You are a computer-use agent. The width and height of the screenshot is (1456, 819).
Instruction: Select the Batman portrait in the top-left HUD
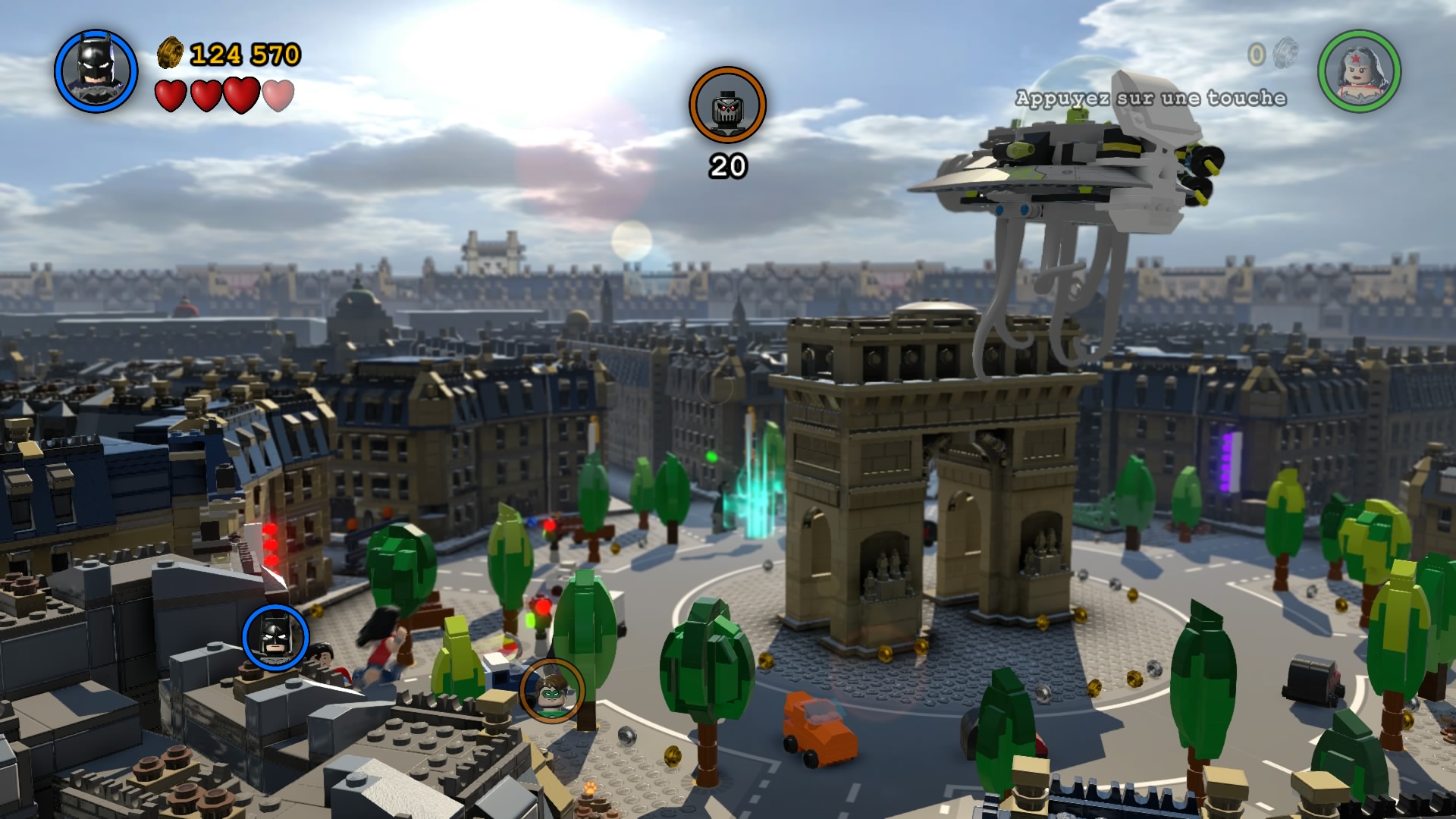(x=96, y=71)
